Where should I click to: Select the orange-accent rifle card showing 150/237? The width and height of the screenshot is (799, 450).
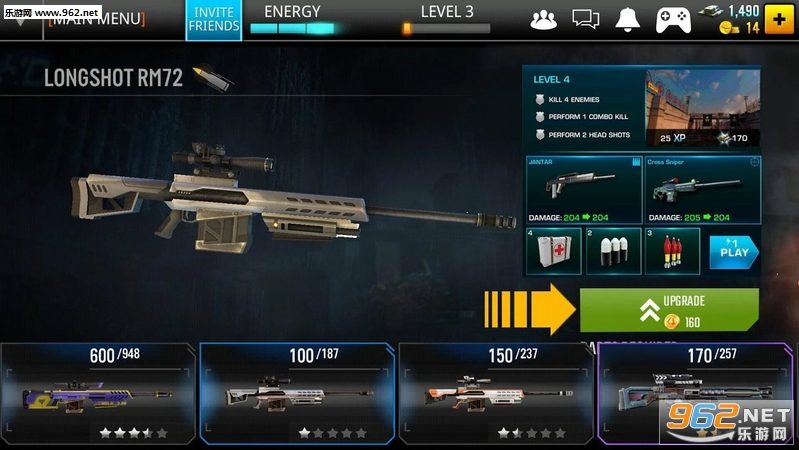pyautogui.click(x=496, y=393)
